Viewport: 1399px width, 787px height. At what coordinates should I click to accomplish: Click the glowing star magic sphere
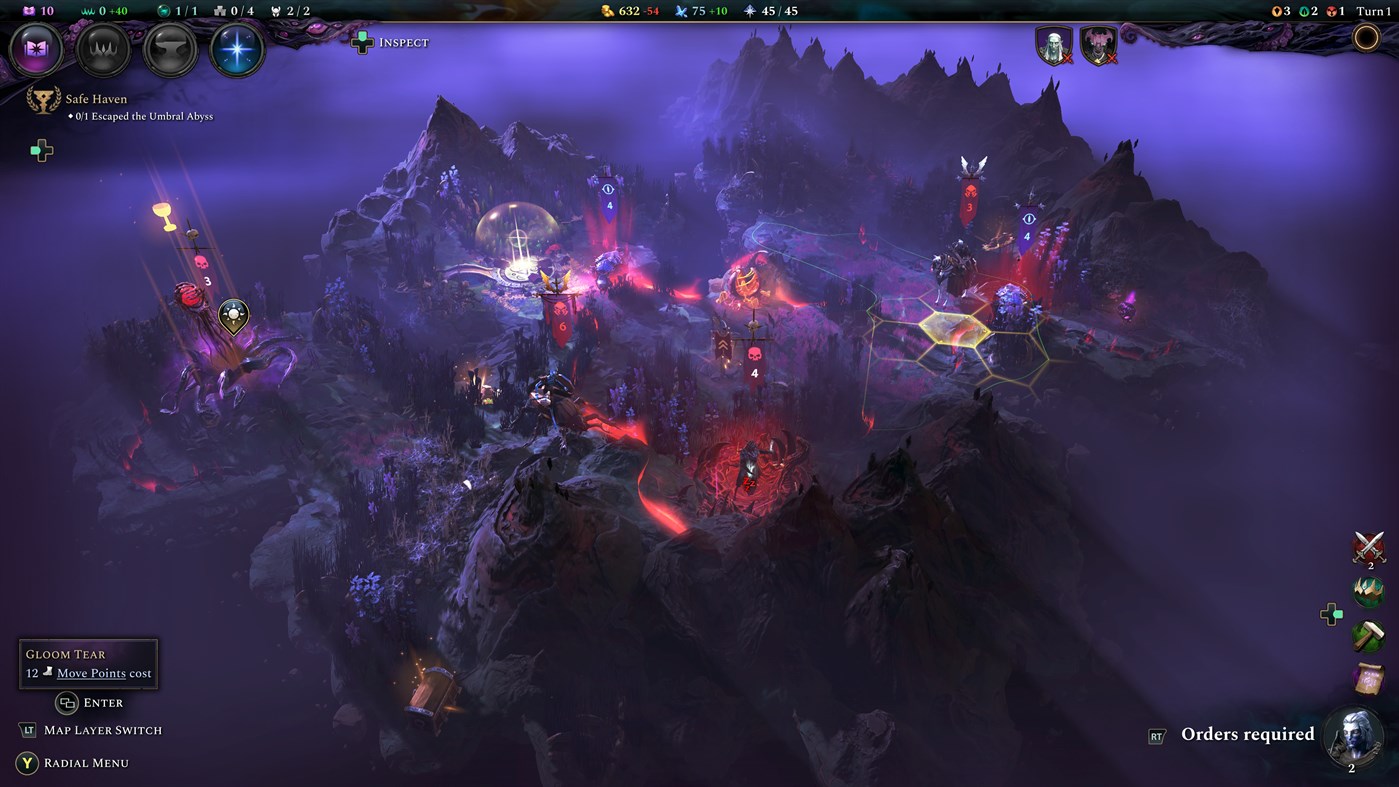[235, 49]
